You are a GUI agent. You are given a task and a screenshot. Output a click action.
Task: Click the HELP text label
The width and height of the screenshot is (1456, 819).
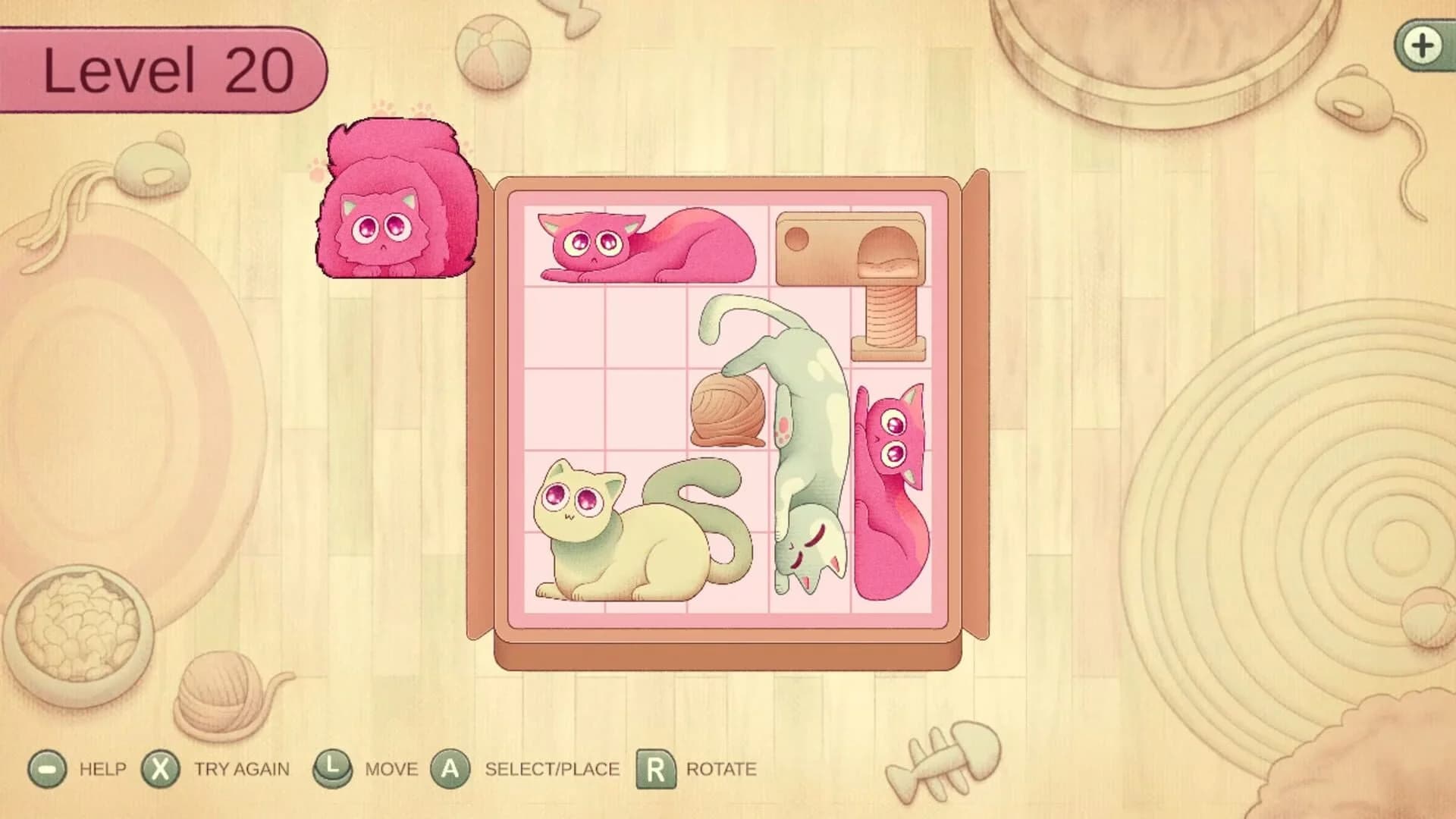point(103,768)
